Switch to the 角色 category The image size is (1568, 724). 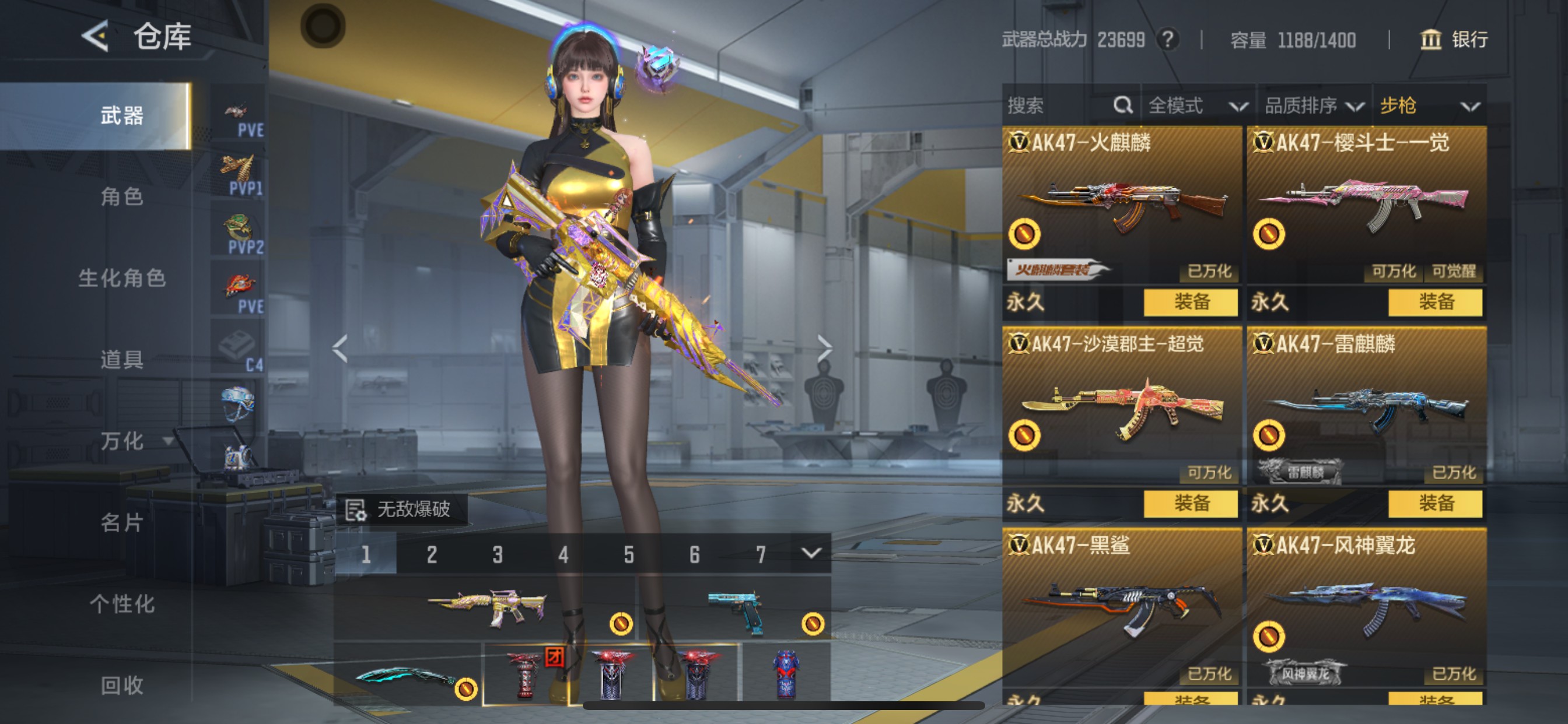(122, 196)
